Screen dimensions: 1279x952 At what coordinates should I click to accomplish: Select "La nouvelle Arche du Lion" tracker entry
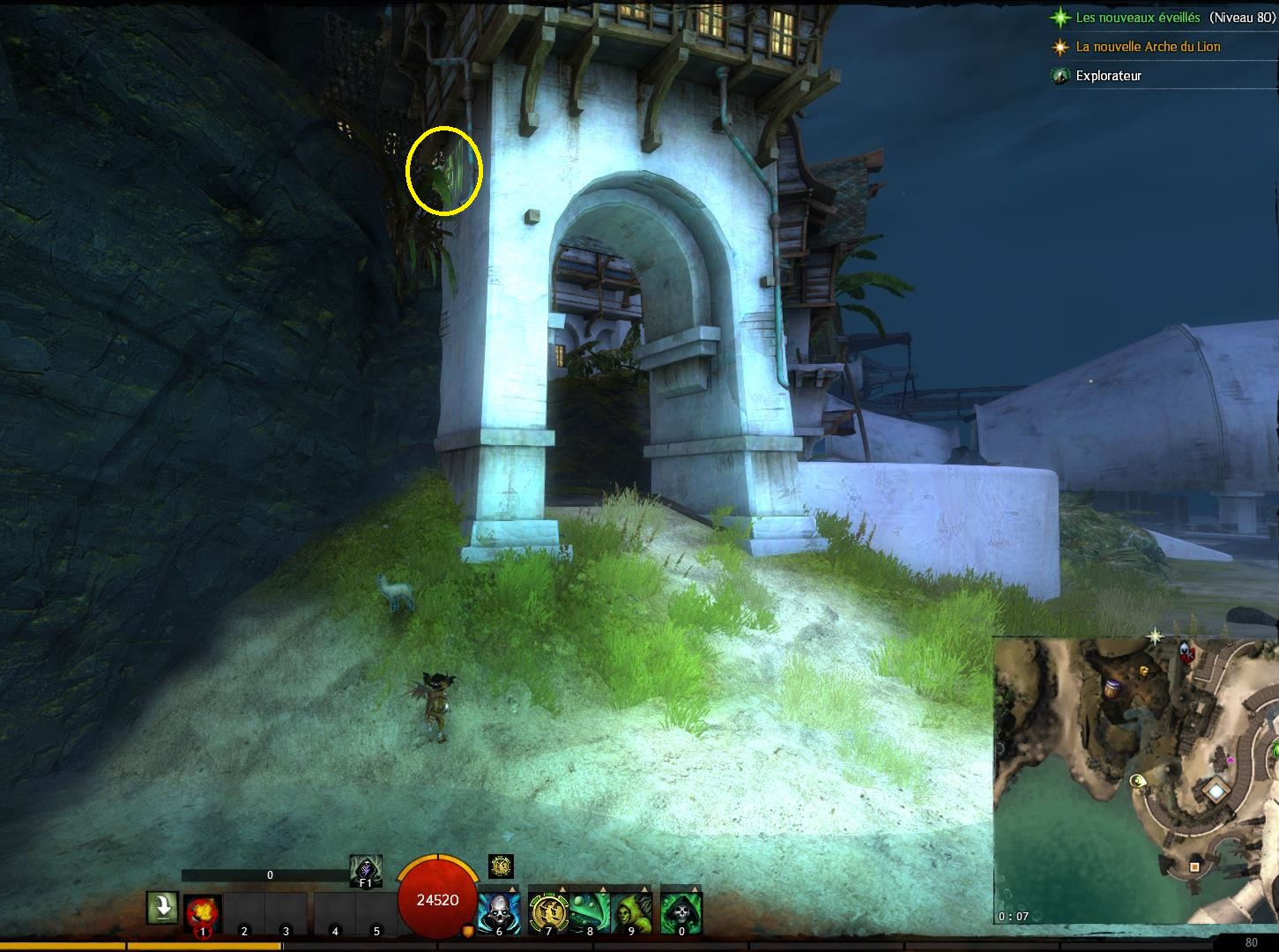pyautogui.click(x=1148, y=47)
